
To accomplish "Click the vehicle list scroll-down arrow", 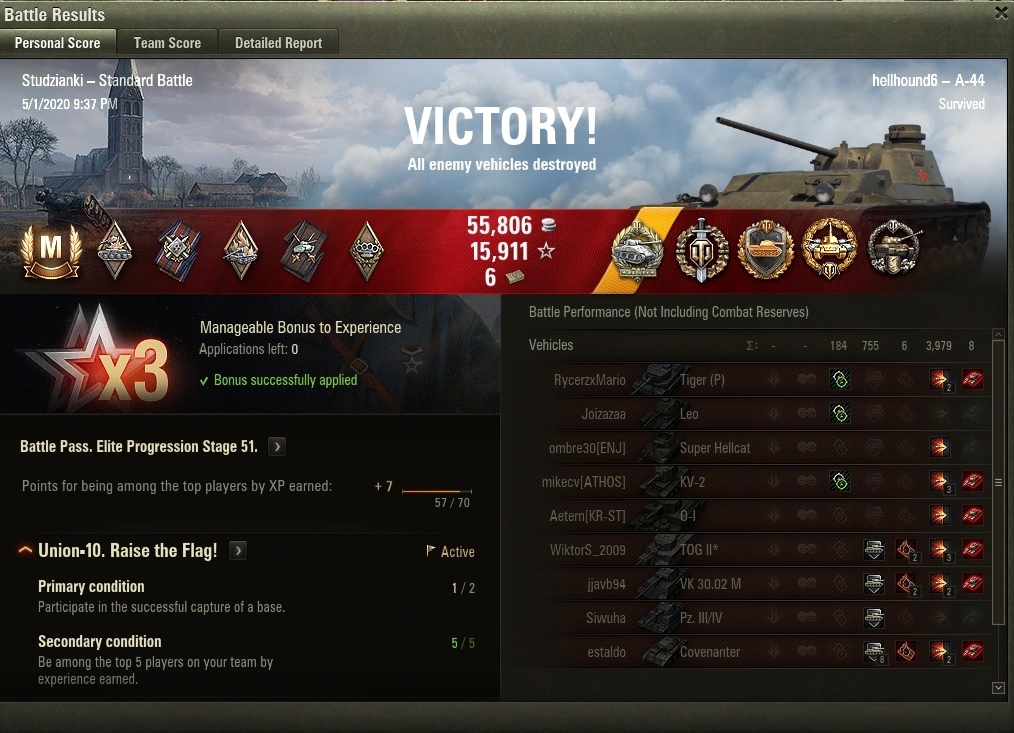I will pos(998,688).
